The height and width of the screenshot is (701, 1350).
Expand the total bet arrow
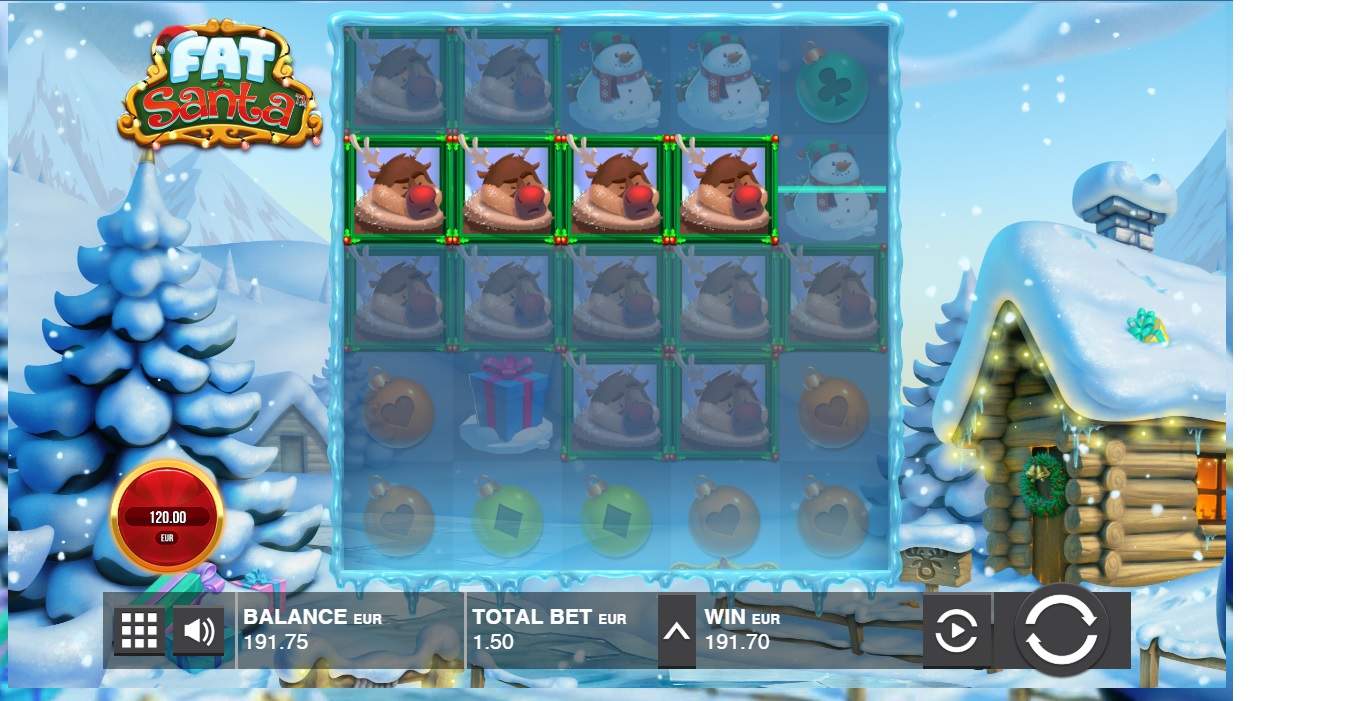click(x=676, y=632)
